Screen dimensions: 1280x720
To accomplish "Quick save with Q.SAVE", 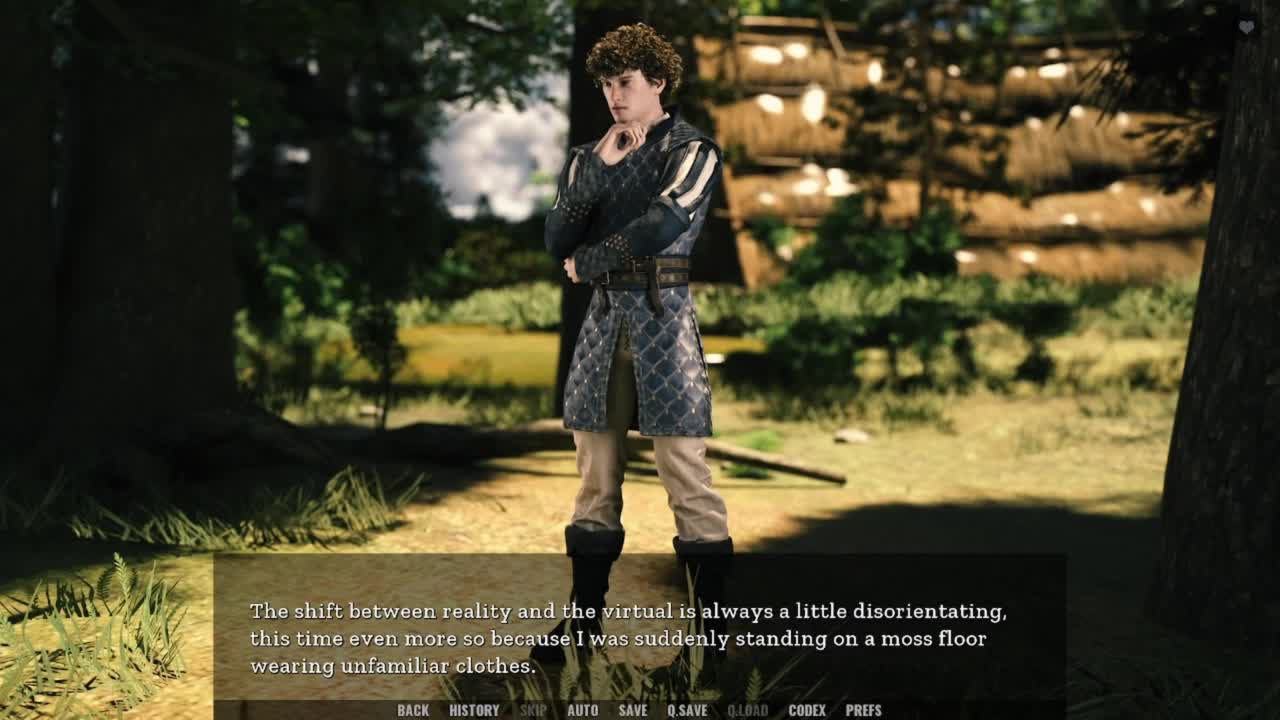I will pos(687,710).
